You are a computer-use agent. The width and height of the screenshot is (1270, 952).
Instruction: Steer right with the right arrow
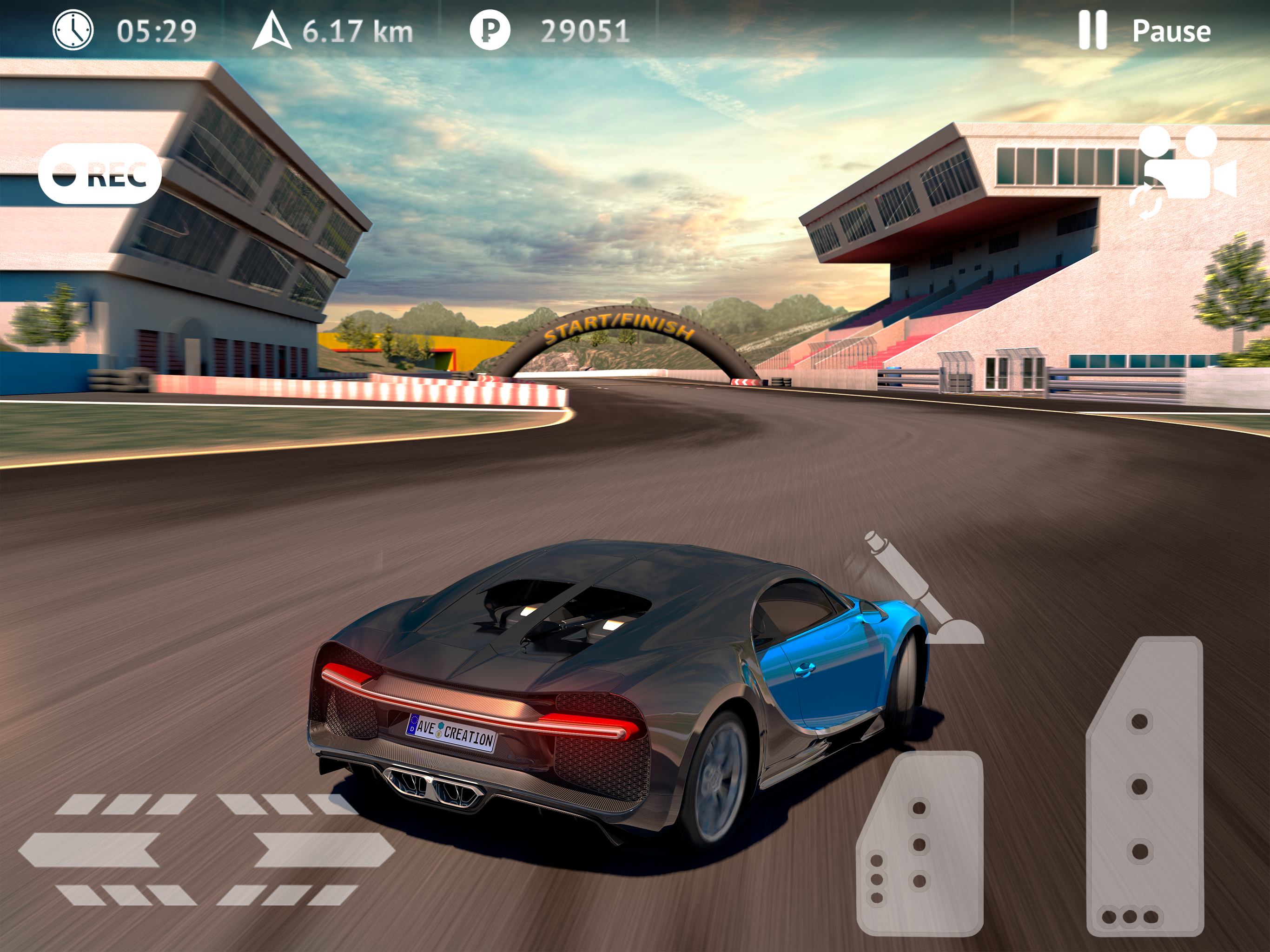(x=323, y=850)
